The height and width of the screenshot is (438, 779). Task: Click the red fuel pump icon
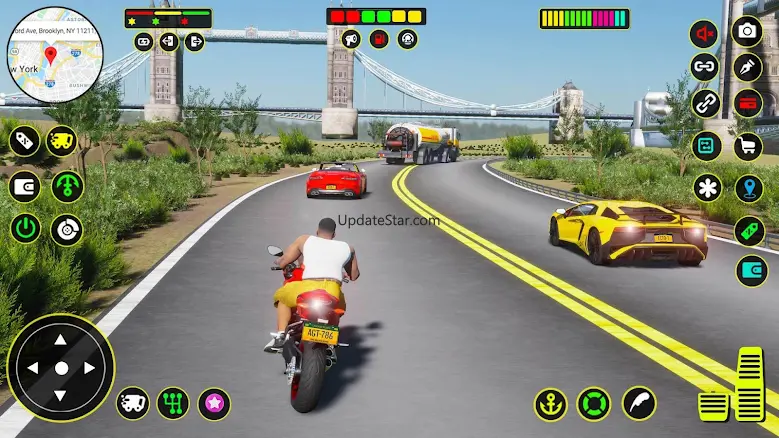pyautogui.click(x=379, y=39)
